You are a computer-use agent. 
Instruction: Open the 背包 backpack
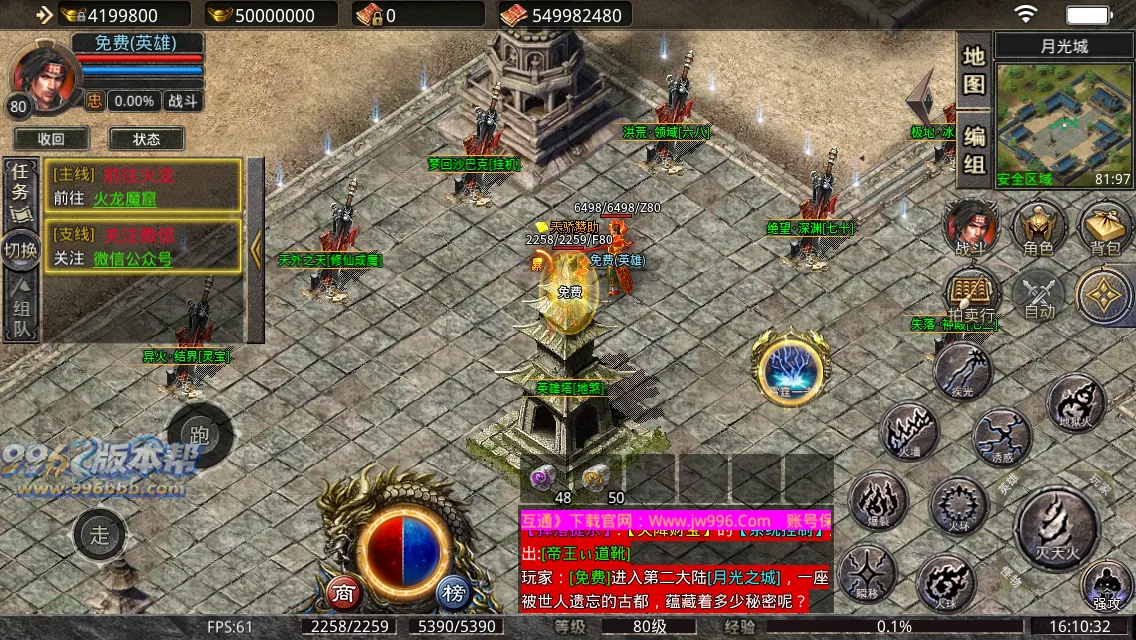point(1105,228)
